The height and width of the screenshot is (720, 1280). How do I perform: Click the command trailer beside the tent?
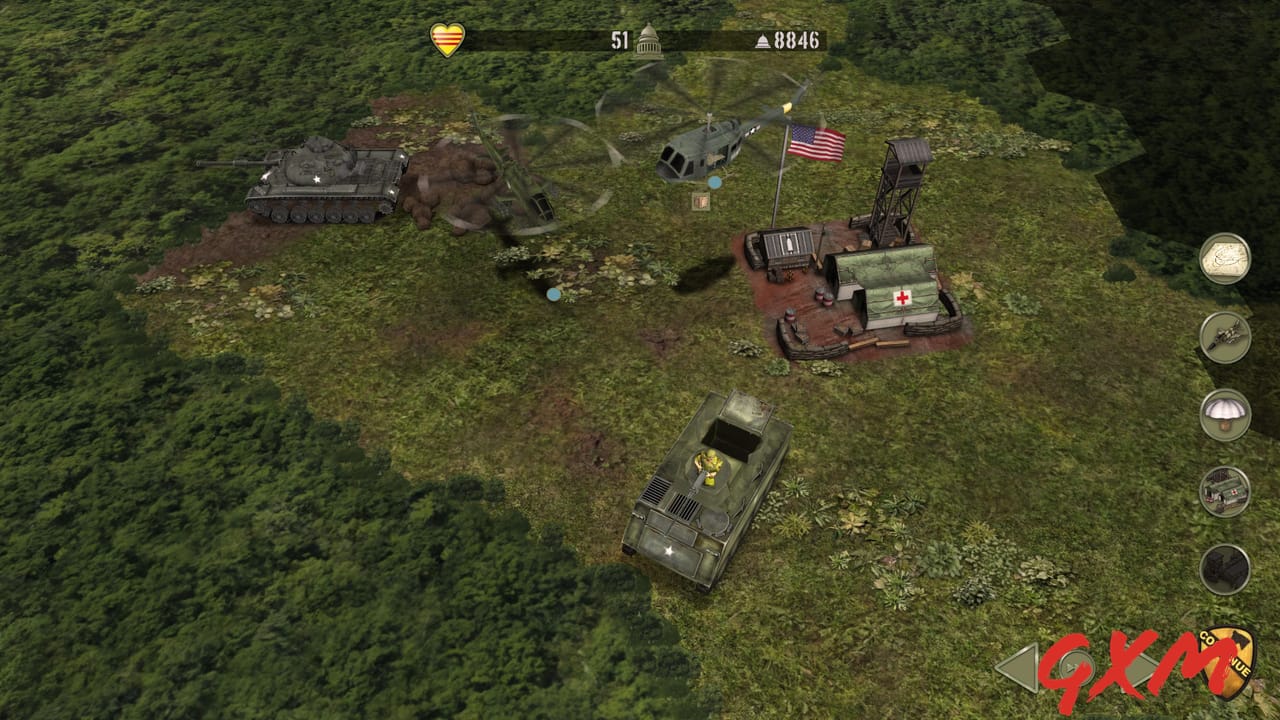(786, 247)
